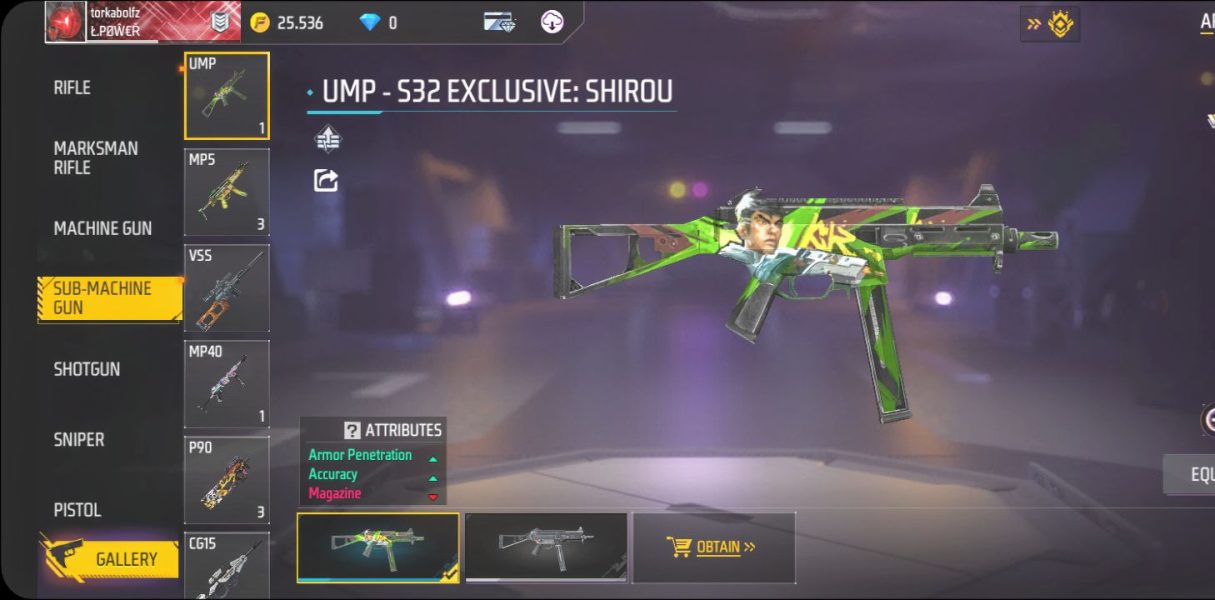Share the skin using the share arrow icon
This screenshot has width=1215, height=600.
[x=326, y=181]
